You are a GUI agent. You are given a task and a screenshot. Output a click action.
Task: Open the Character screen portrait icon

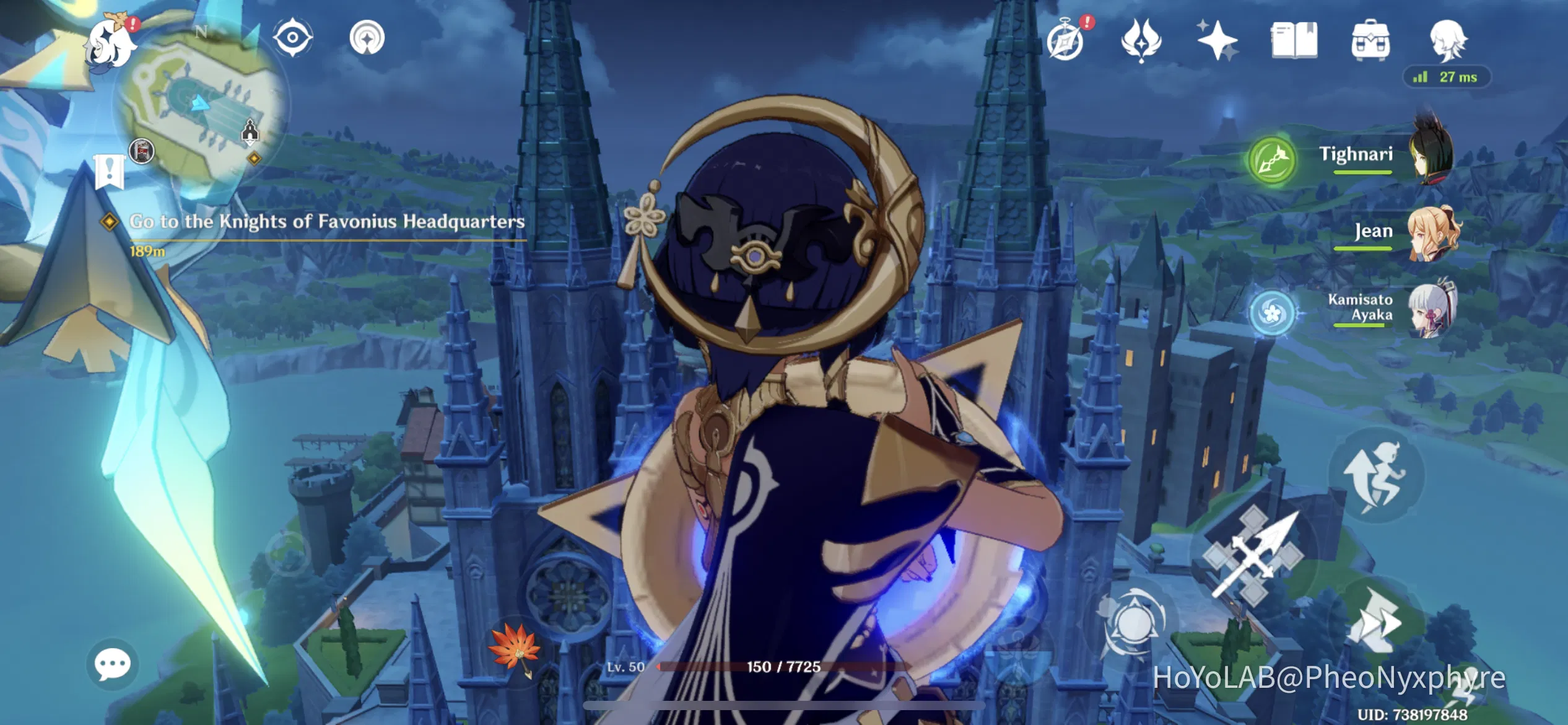1449,39
